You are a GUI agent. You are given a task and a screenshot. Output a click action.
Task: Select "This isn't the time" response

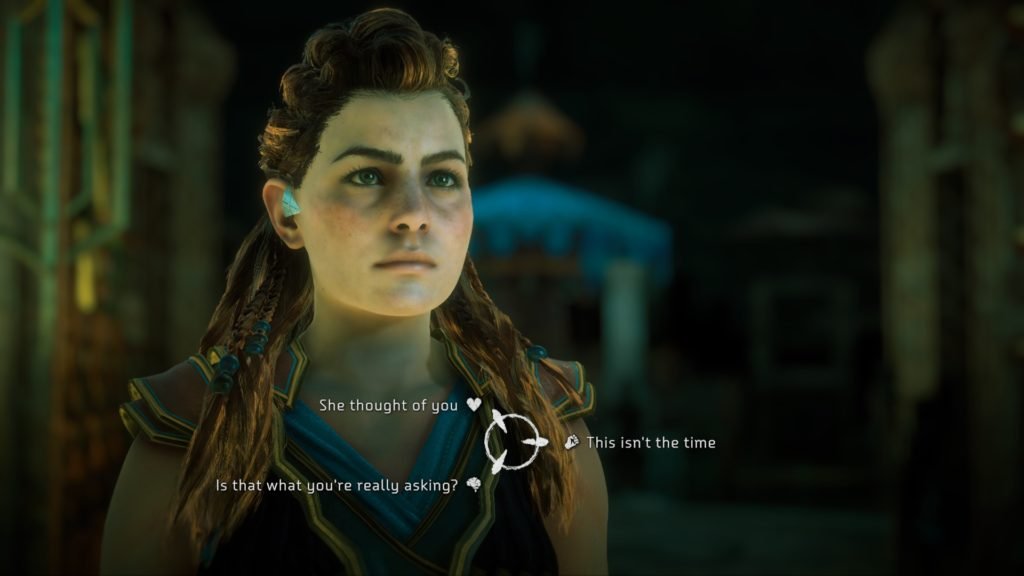[650, 442]
